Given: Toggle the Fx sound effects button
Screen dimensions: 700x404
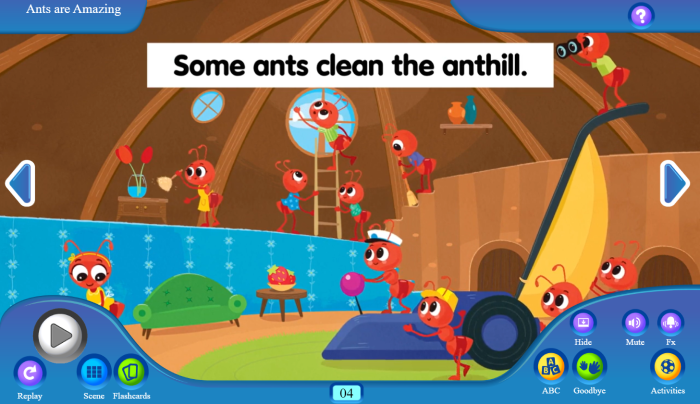Looking at the screenshot, I should (x=670, y=322).
